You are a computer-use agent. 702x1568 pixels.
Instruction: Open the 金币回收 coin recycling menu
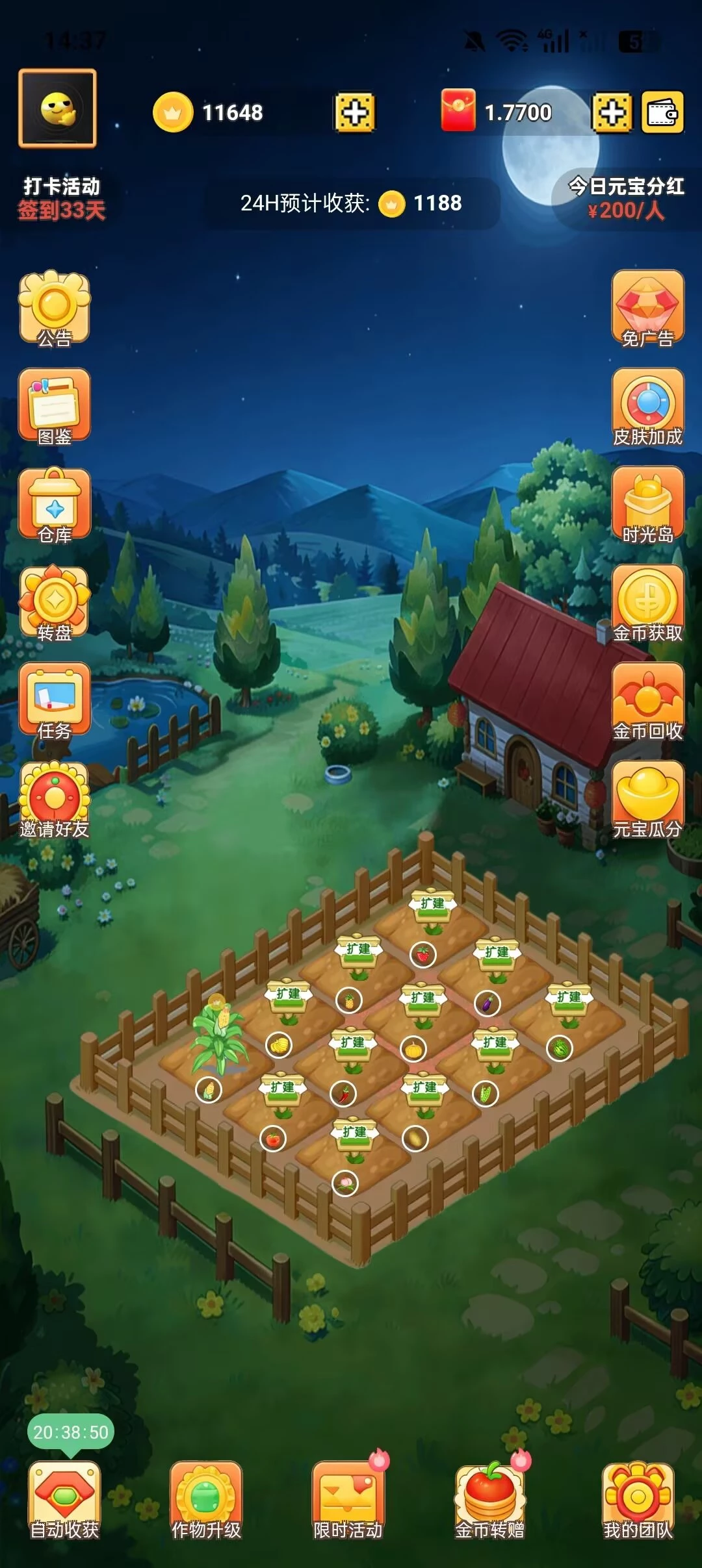647,701
